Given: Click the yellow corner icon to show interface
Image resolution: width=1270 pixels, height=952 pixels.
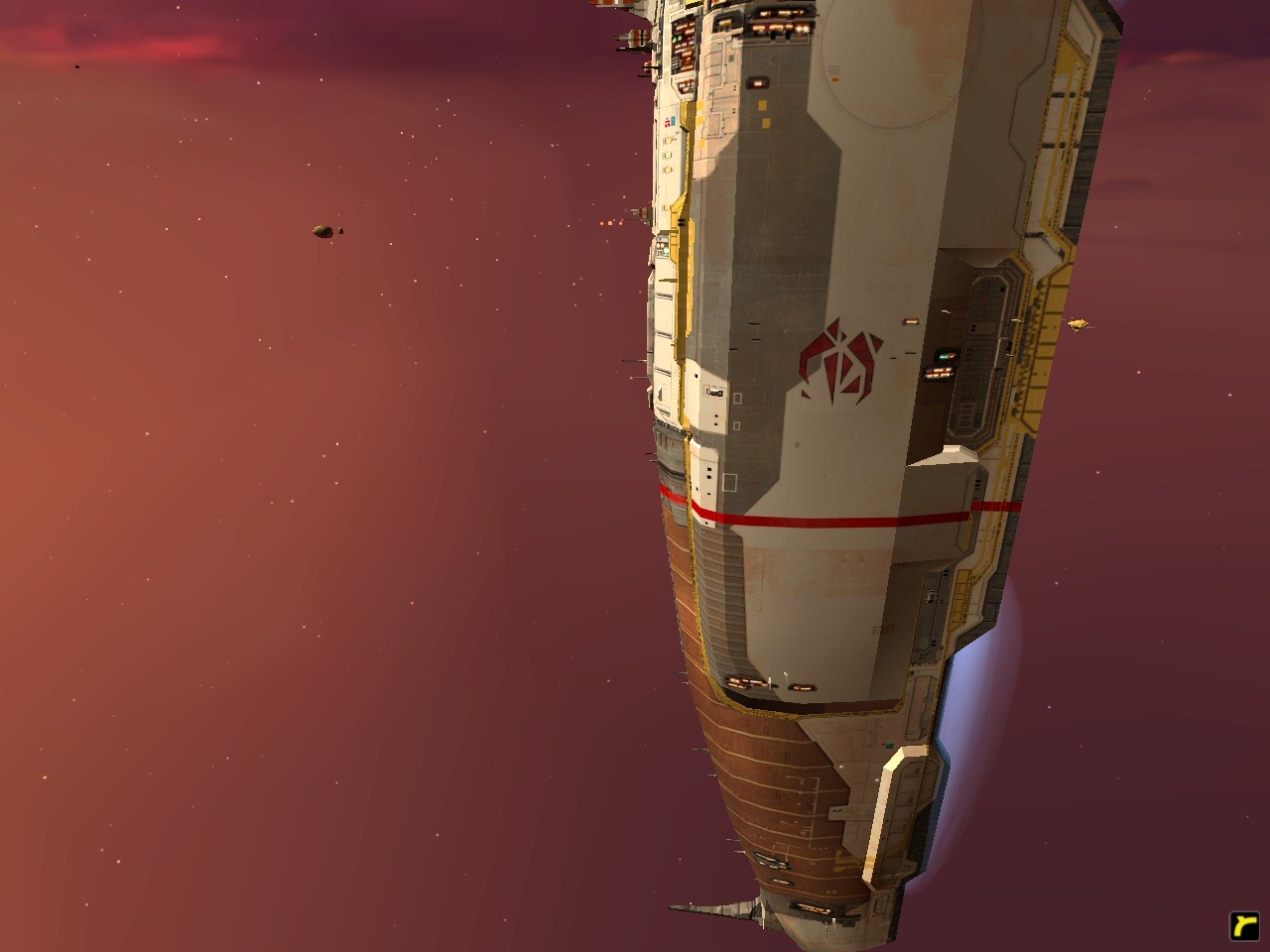Looking at the screenshot, I should click(1244, 925).
